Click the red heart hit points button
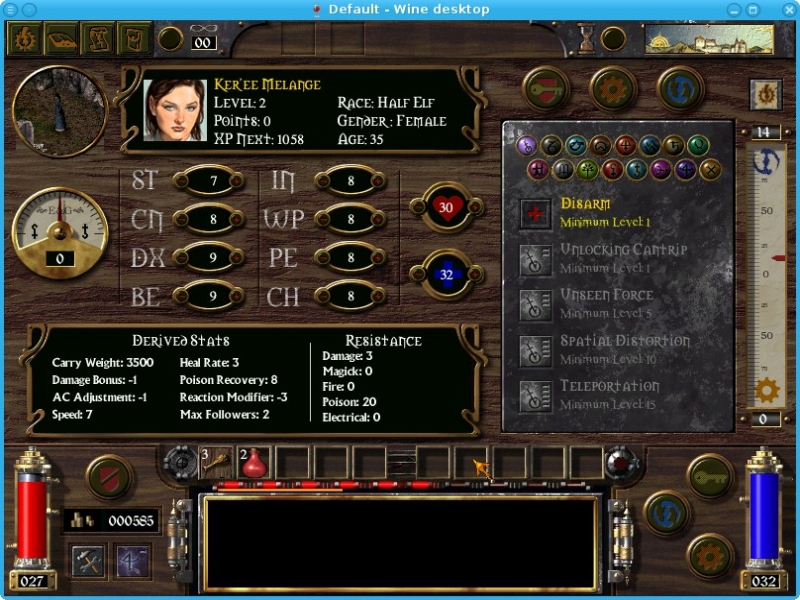The width and height of the screenshot is (800, 600). [446, 207]
